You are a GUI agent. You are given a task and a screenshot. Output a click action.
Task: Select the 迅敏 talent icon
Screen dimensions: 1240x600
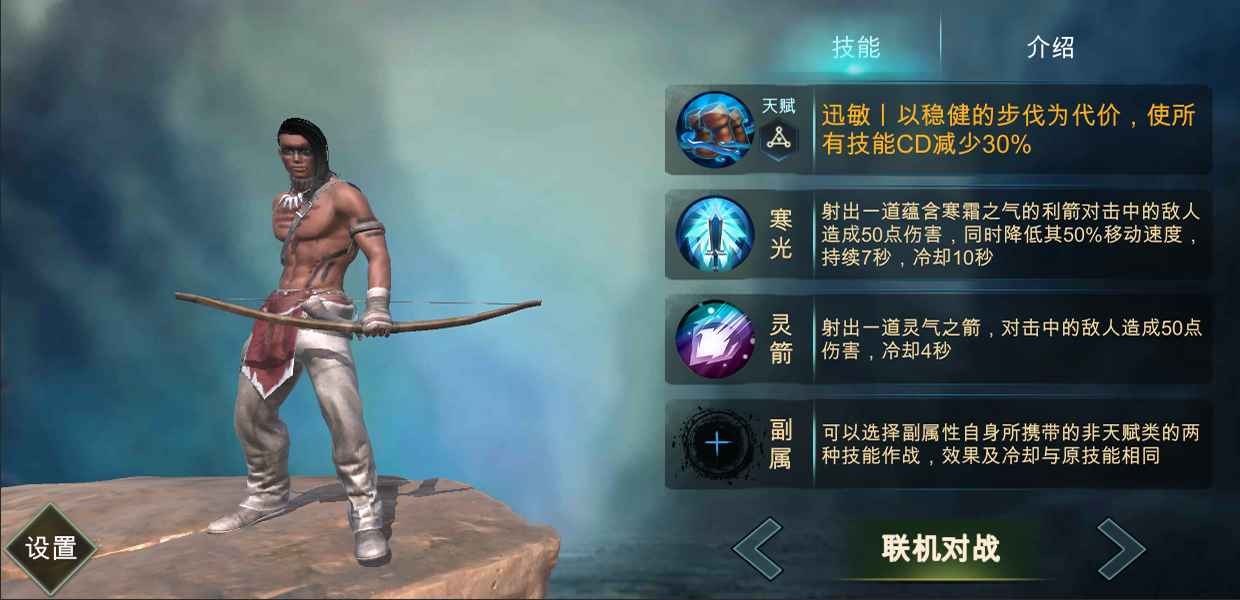714,129
